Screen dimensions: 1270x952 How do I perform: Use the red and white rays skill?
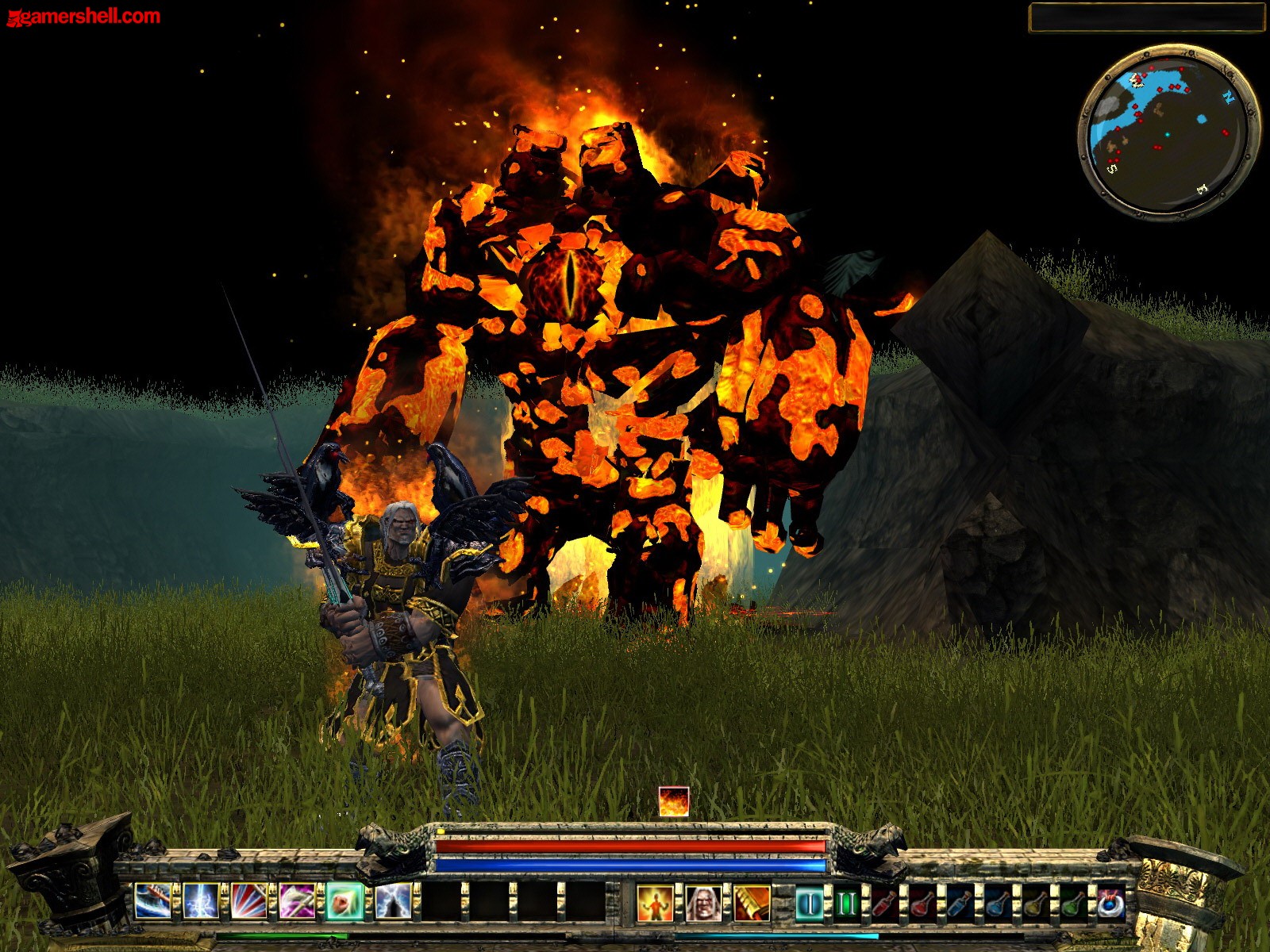pos(248,902)
